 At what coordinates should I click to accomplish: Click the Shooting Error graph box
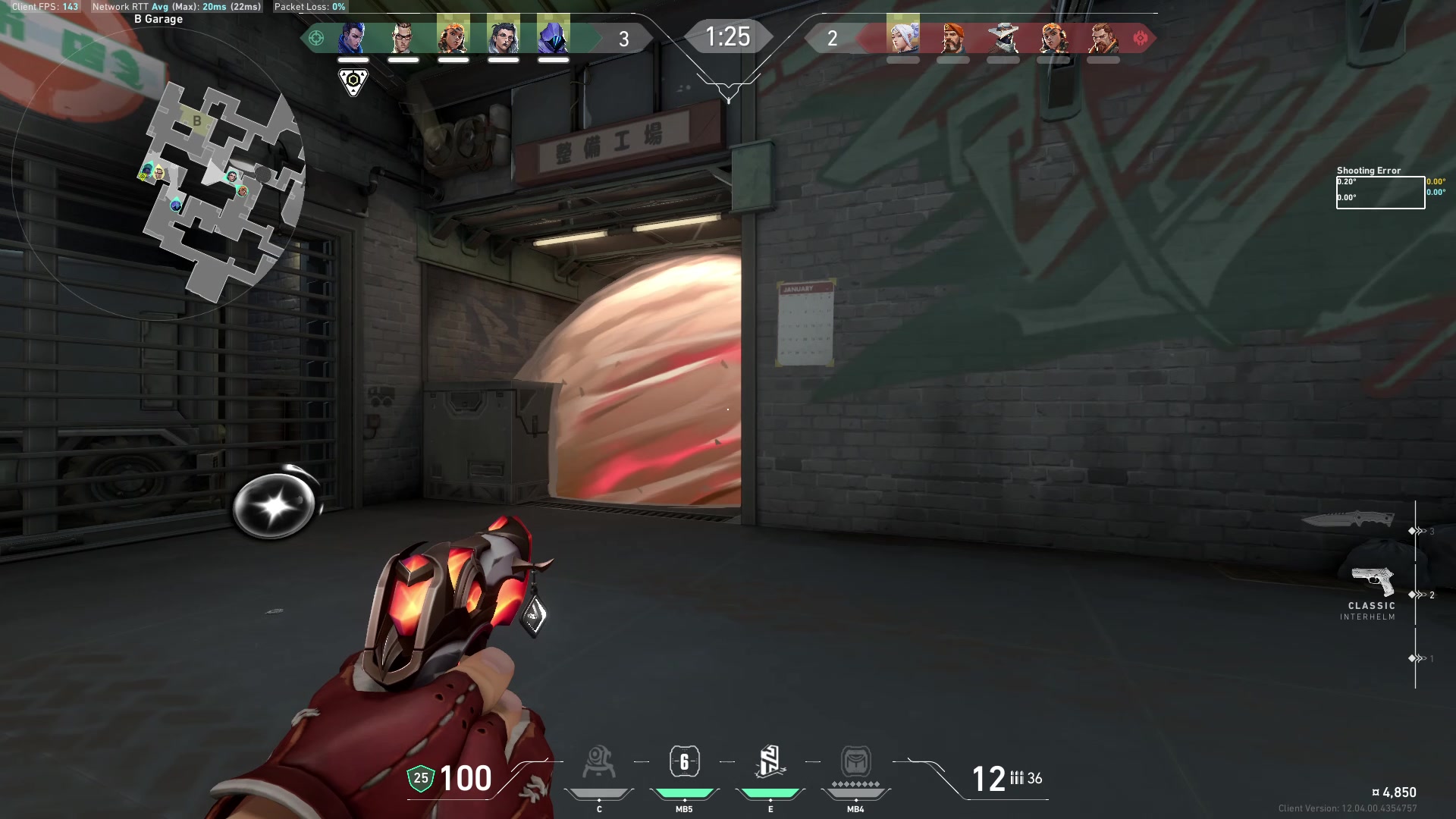(1380, 193)
